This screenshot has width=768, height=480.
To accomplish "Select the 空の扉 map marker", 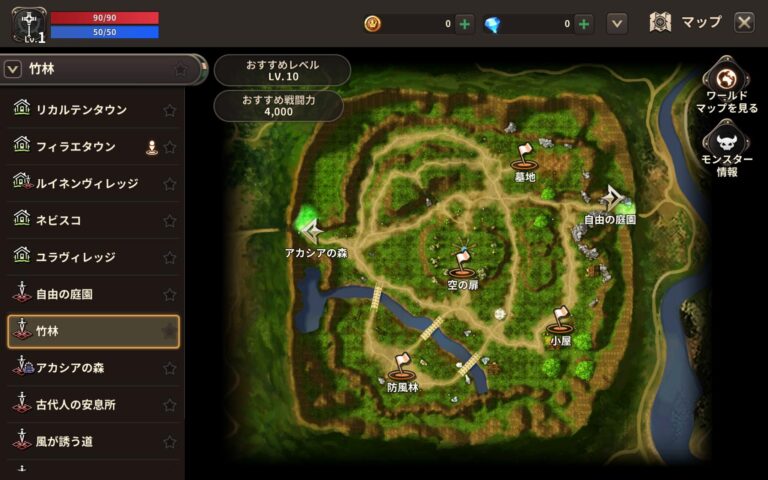I will 461,264.
